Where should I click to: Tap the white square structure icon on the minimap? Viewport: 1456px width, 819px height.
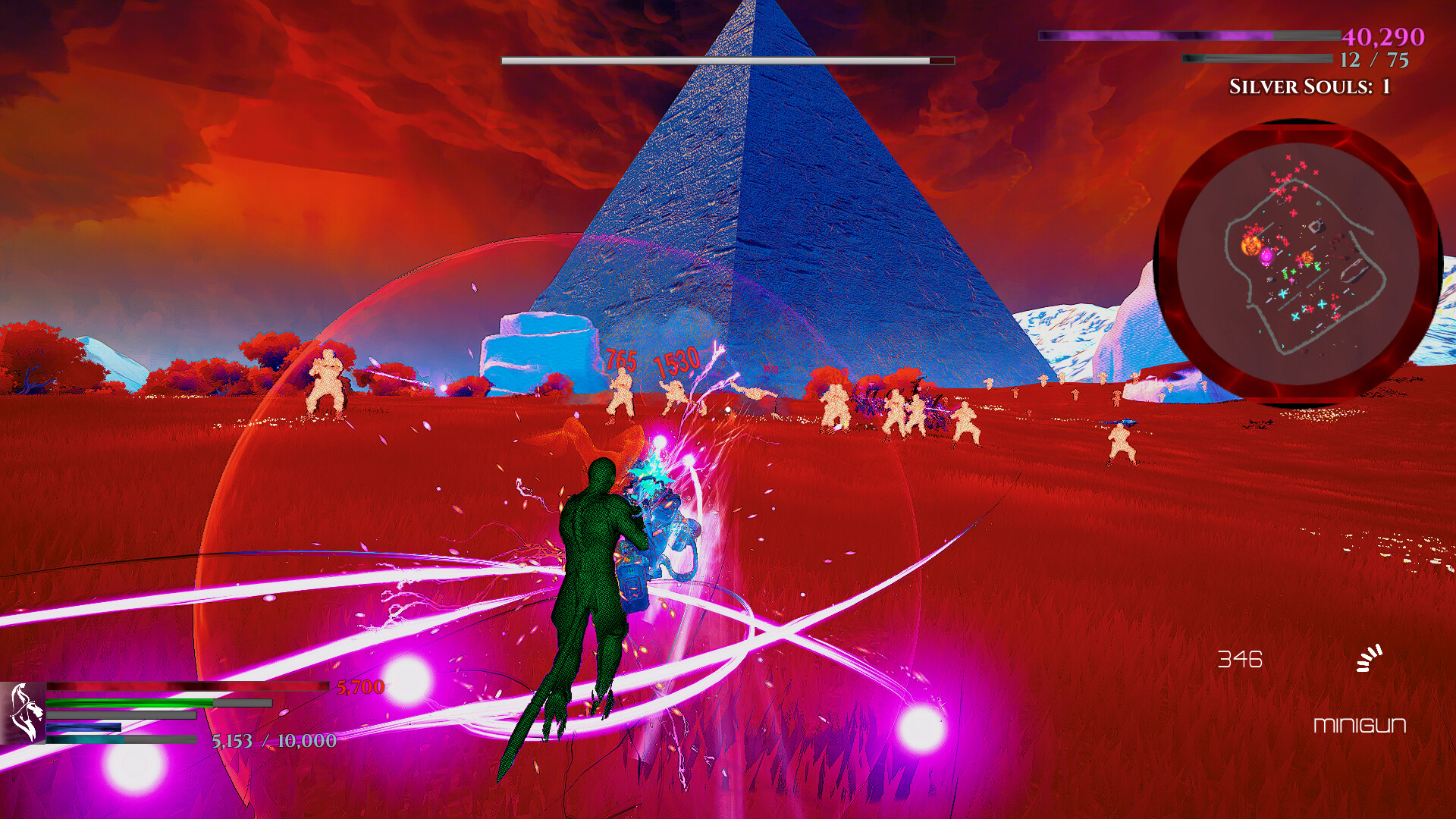[1316, 226]
